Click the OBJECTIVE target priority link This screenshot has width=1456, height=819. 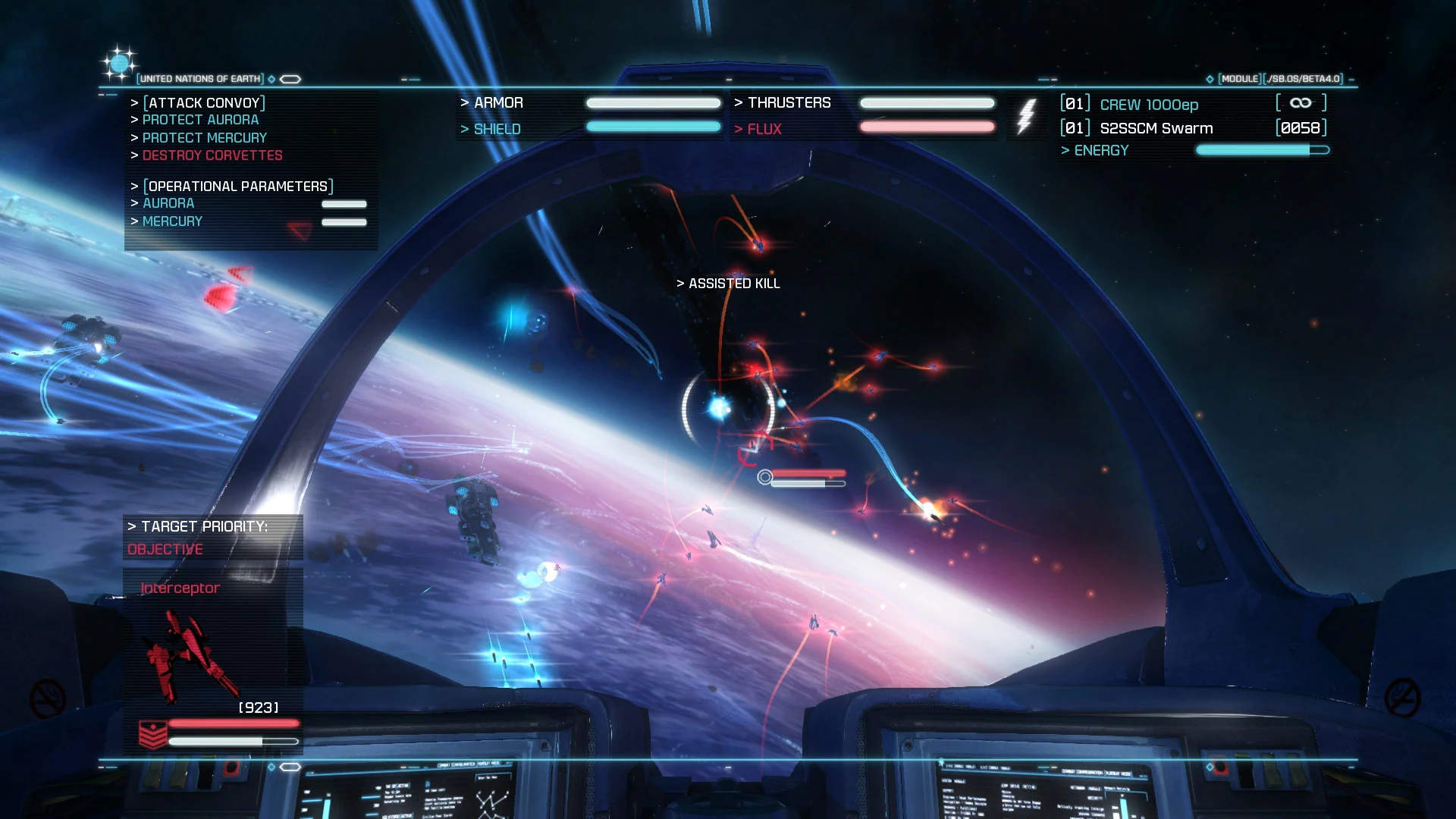[165, 548]
